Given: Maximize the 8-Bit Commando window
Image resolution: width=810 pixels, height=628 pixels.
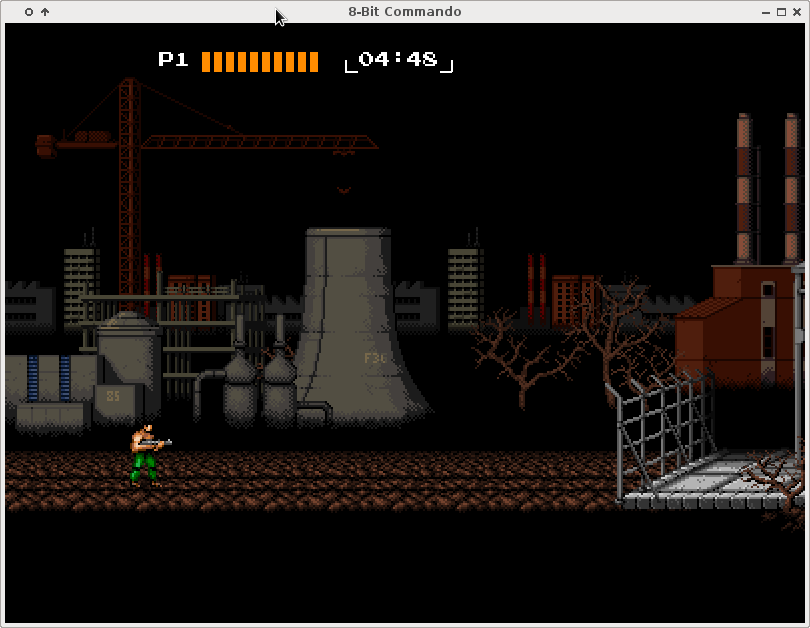Looking at the screenshot, I should (781, 12).
